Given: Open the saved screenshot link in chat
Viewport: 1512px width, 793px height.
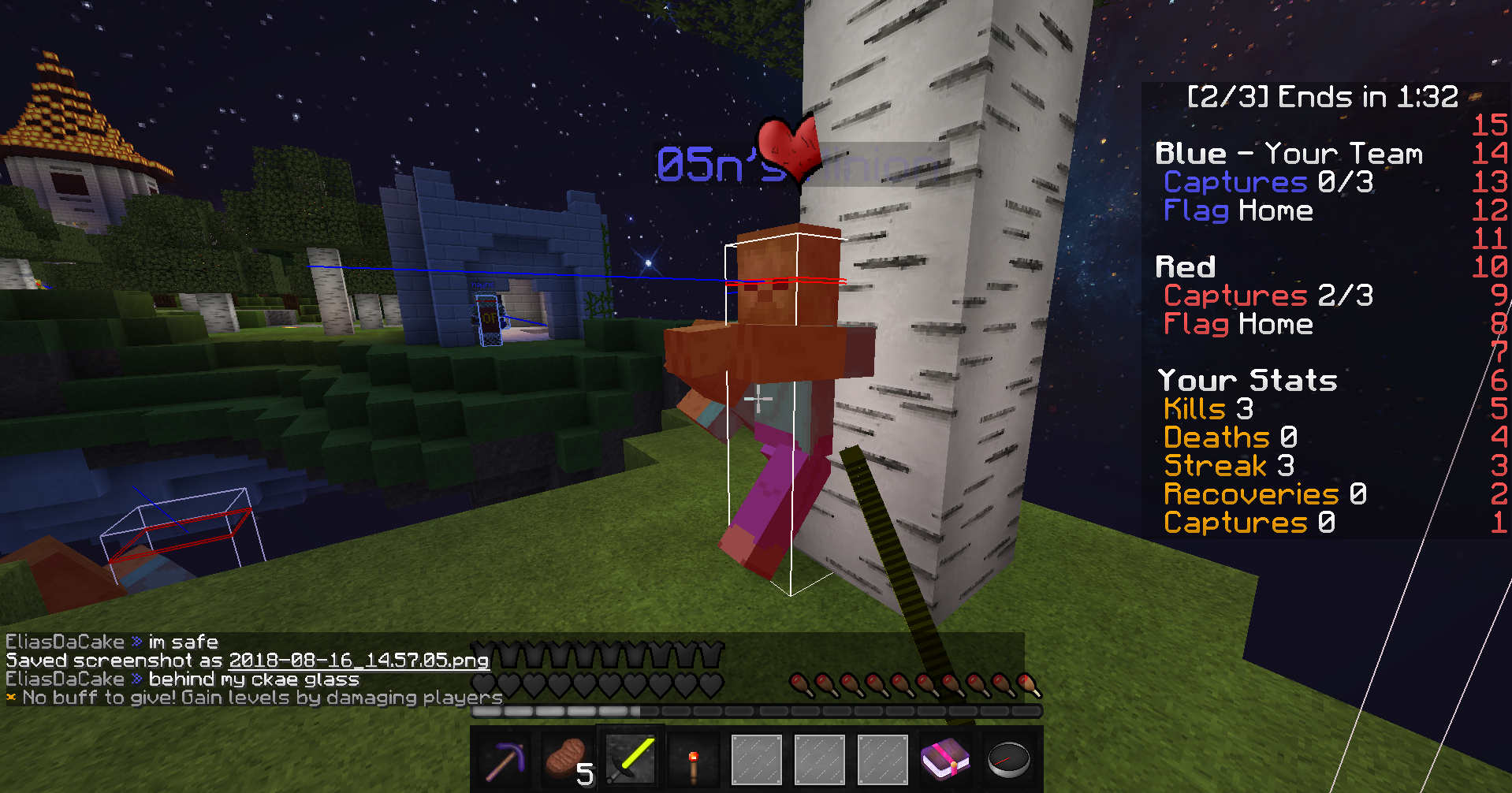Looking at the screenshot, I should (359, 661).
